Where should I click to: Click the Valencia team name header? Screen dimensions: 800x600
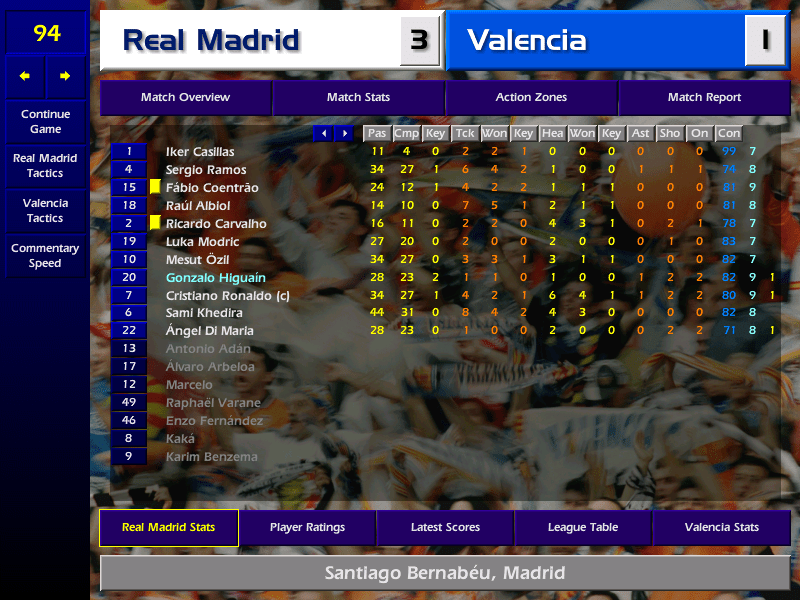coord(527,41)
